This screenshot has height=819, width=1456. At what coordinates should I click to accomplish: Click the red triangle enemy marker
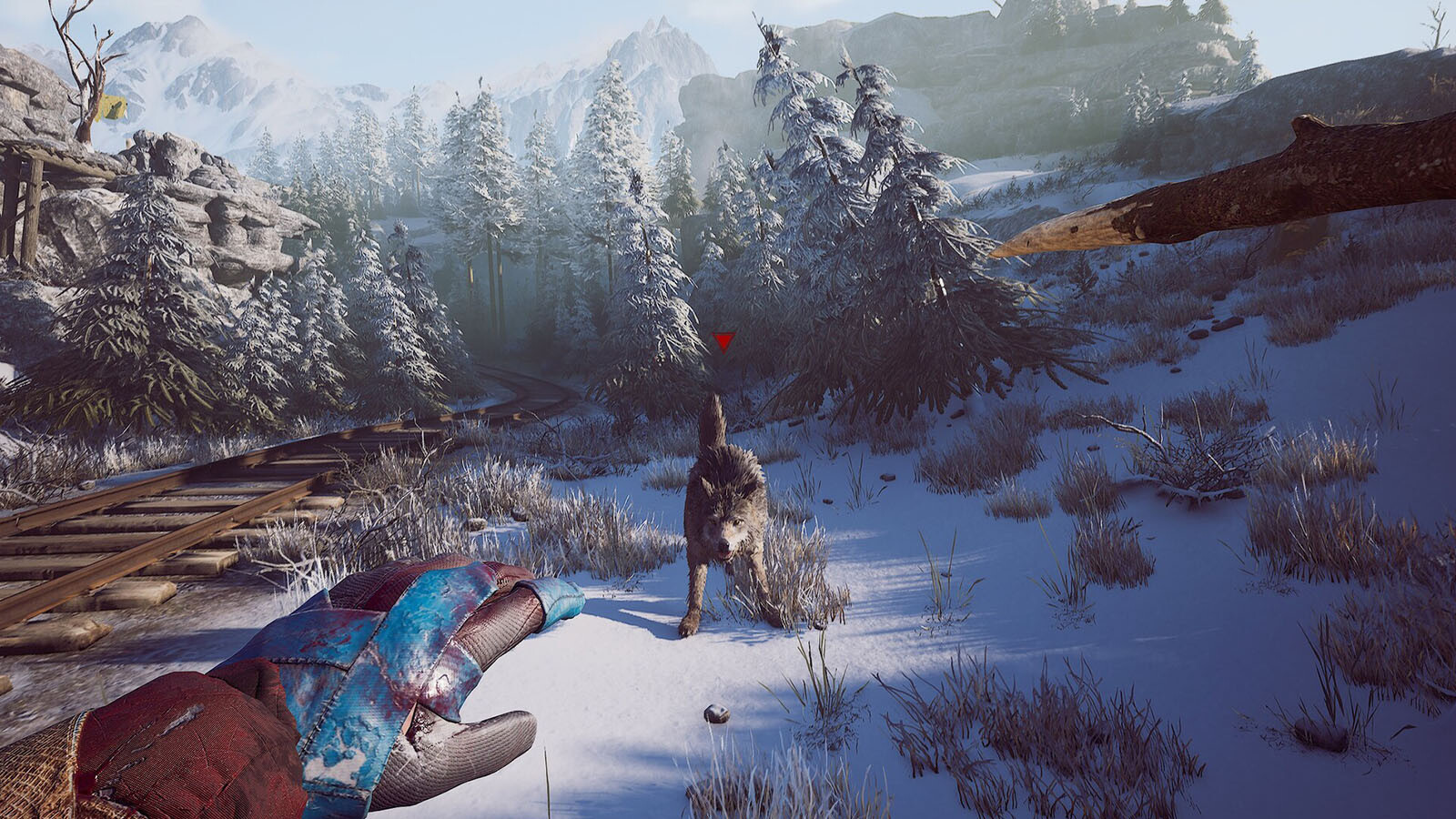click(723, 341)
